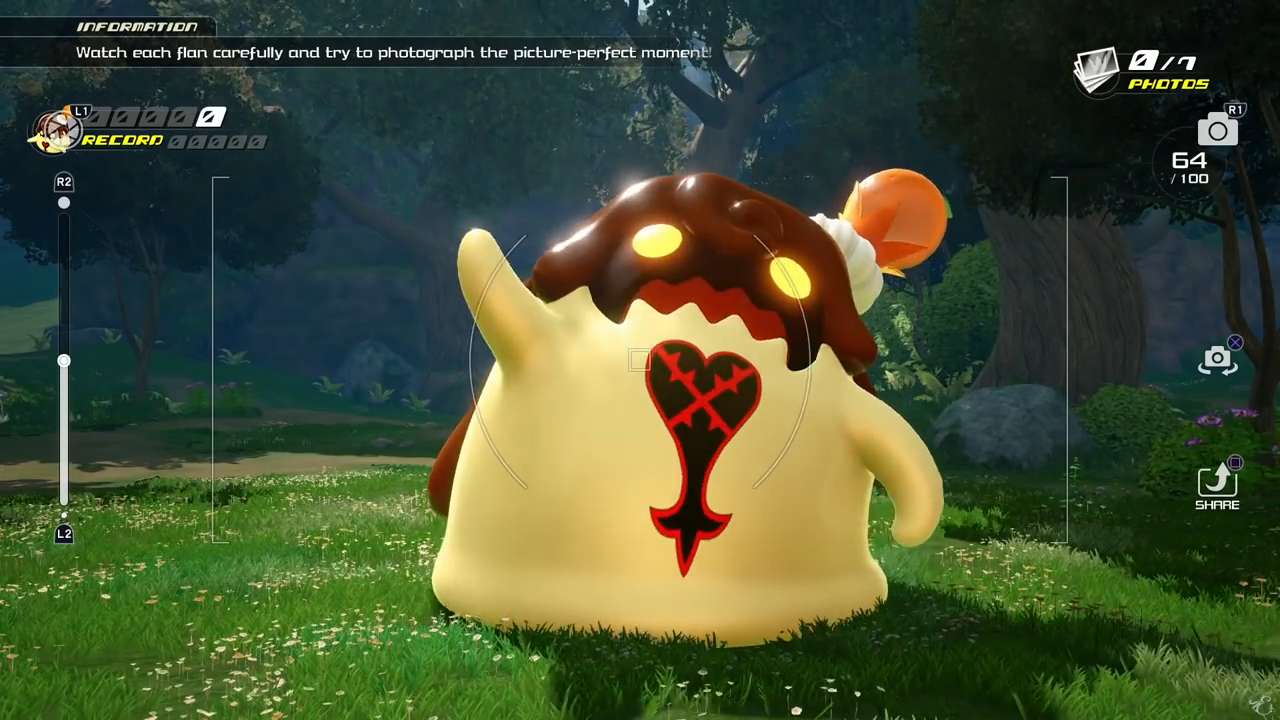Viewport: 1280px width, 720px height.
Task: Click the RECORD score label
Action: tap(122, 139)
